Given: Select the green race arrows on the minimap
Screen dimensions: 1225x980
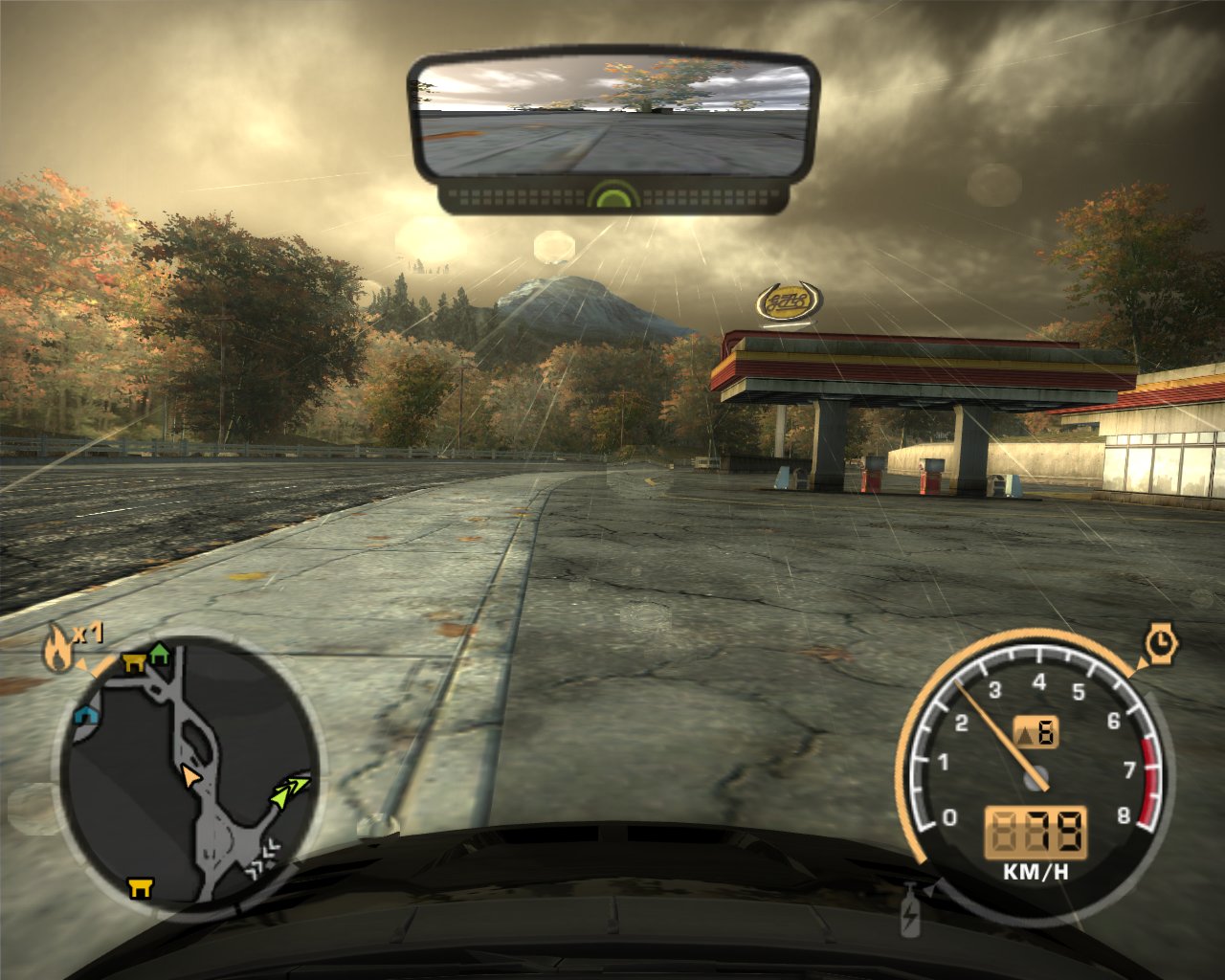Looking at the screenshot, I should pyautogui.click(x=290, y=791).
